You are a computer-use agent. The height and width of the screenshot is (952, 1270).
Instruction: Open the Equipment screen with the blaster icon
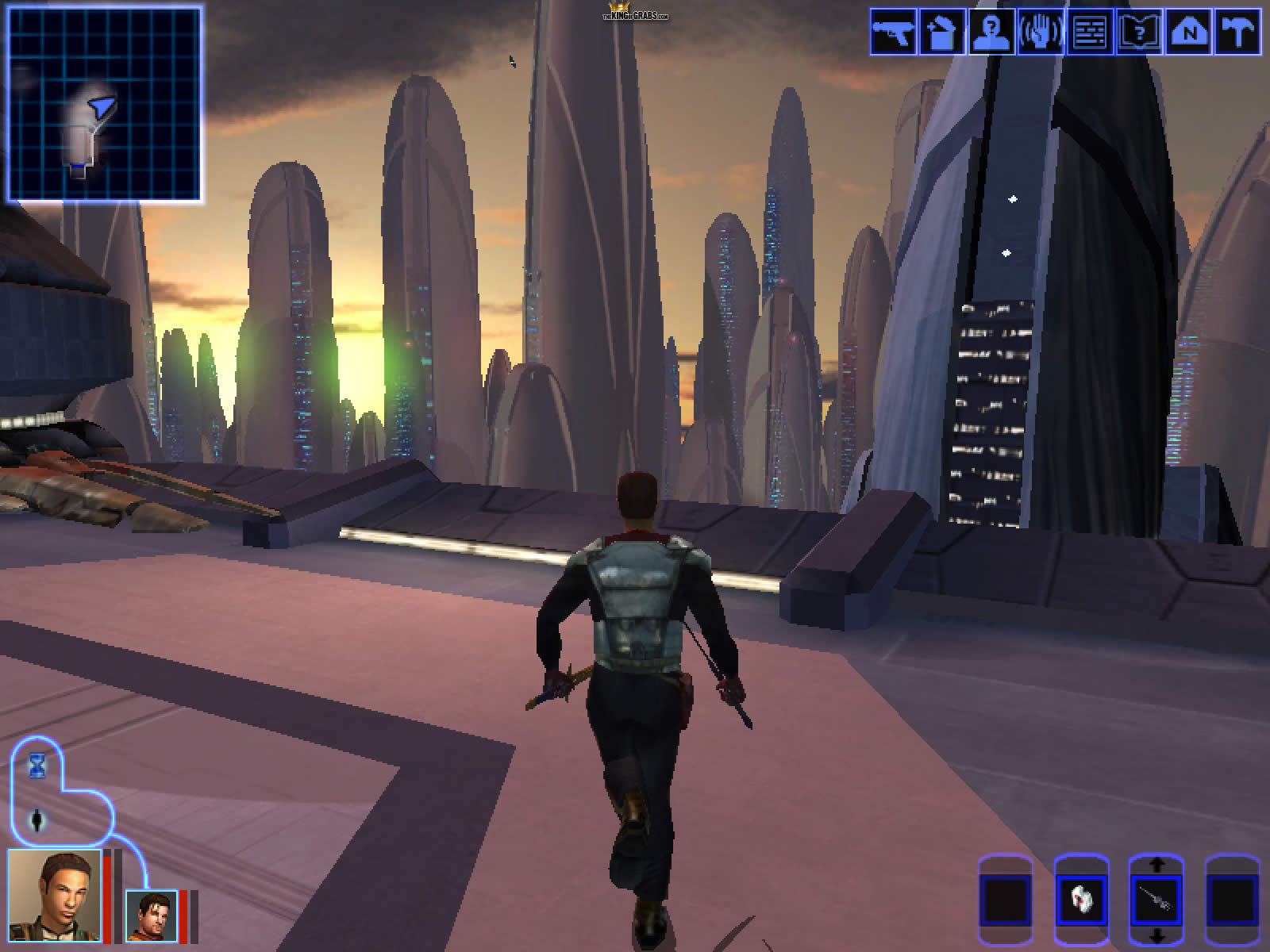(893, 32)
